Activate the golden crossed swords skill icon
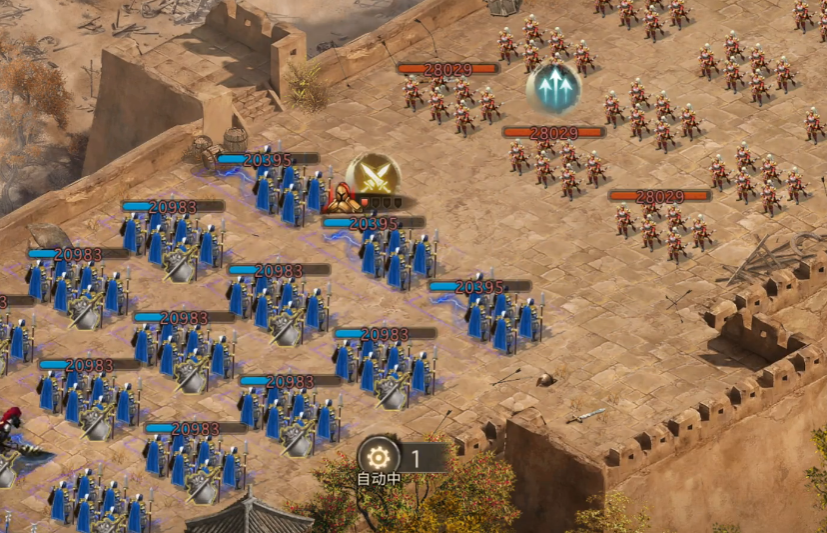 [x=373, y=176]
